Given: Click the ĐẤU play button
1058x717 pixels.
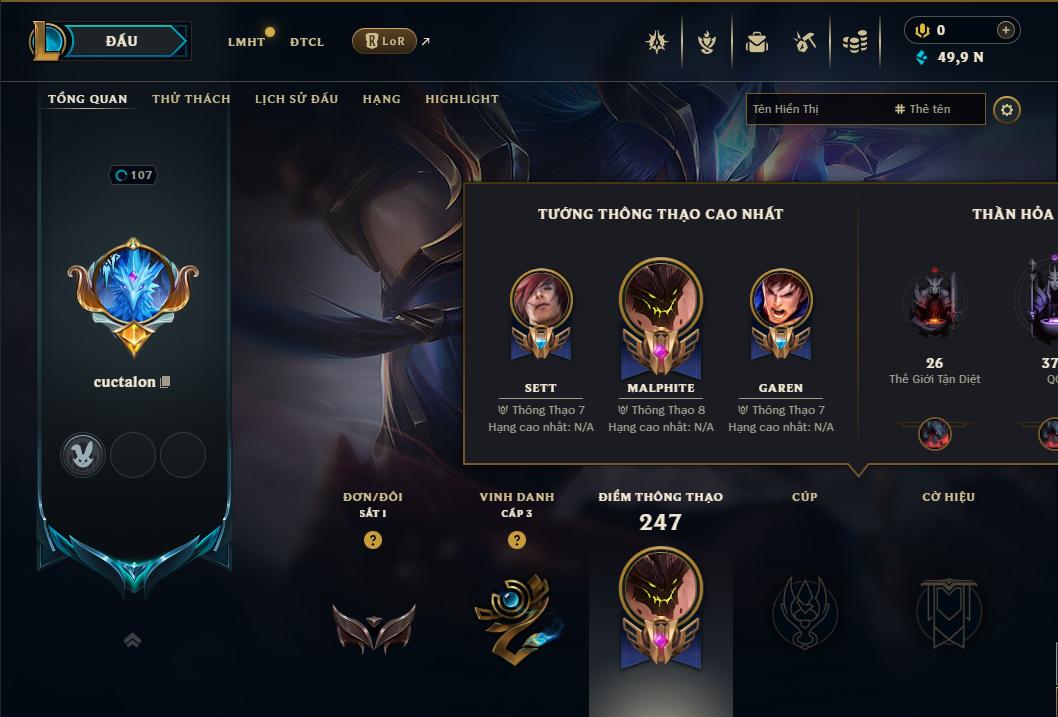Looking at the screenshot, I should 122,41.
